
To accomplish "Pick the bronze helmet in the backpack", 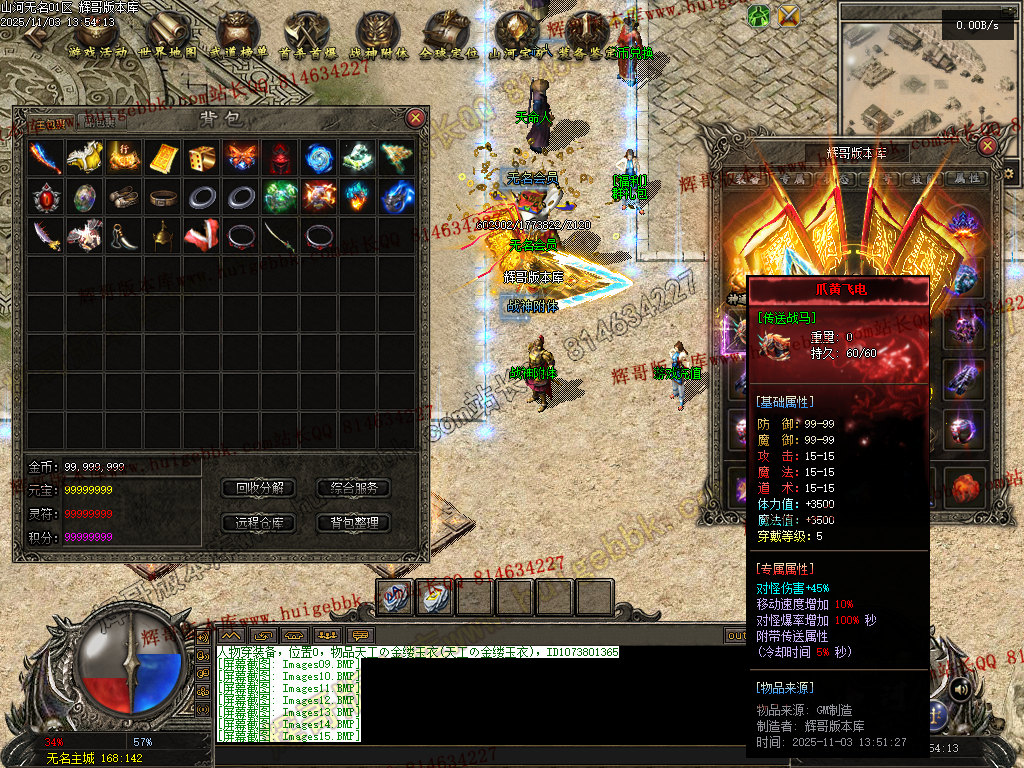I will pos(163,236).
